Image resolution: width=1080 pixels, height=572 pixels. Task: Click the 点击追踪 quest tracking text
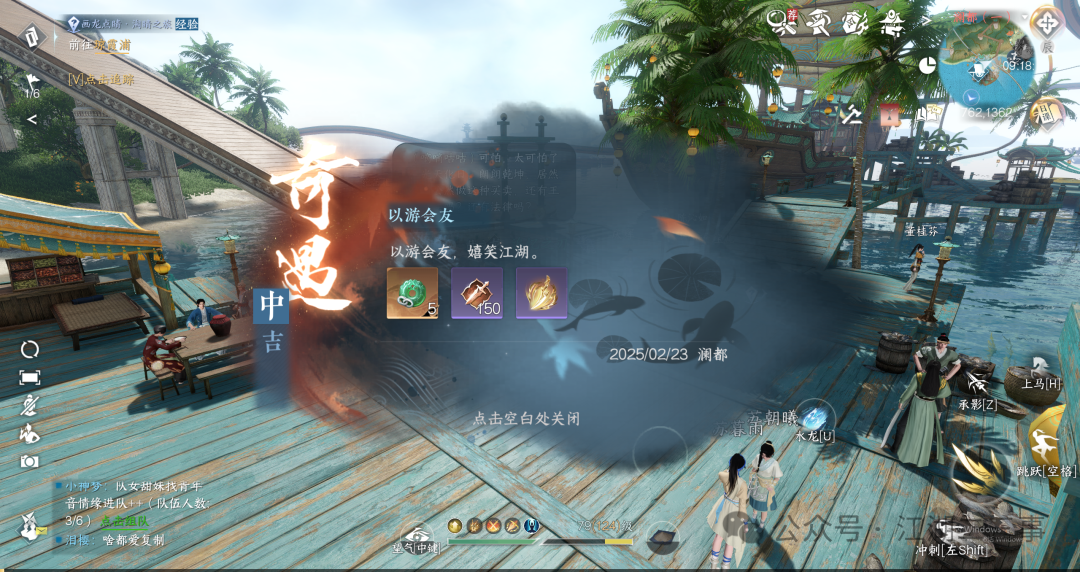coord(103,78)
